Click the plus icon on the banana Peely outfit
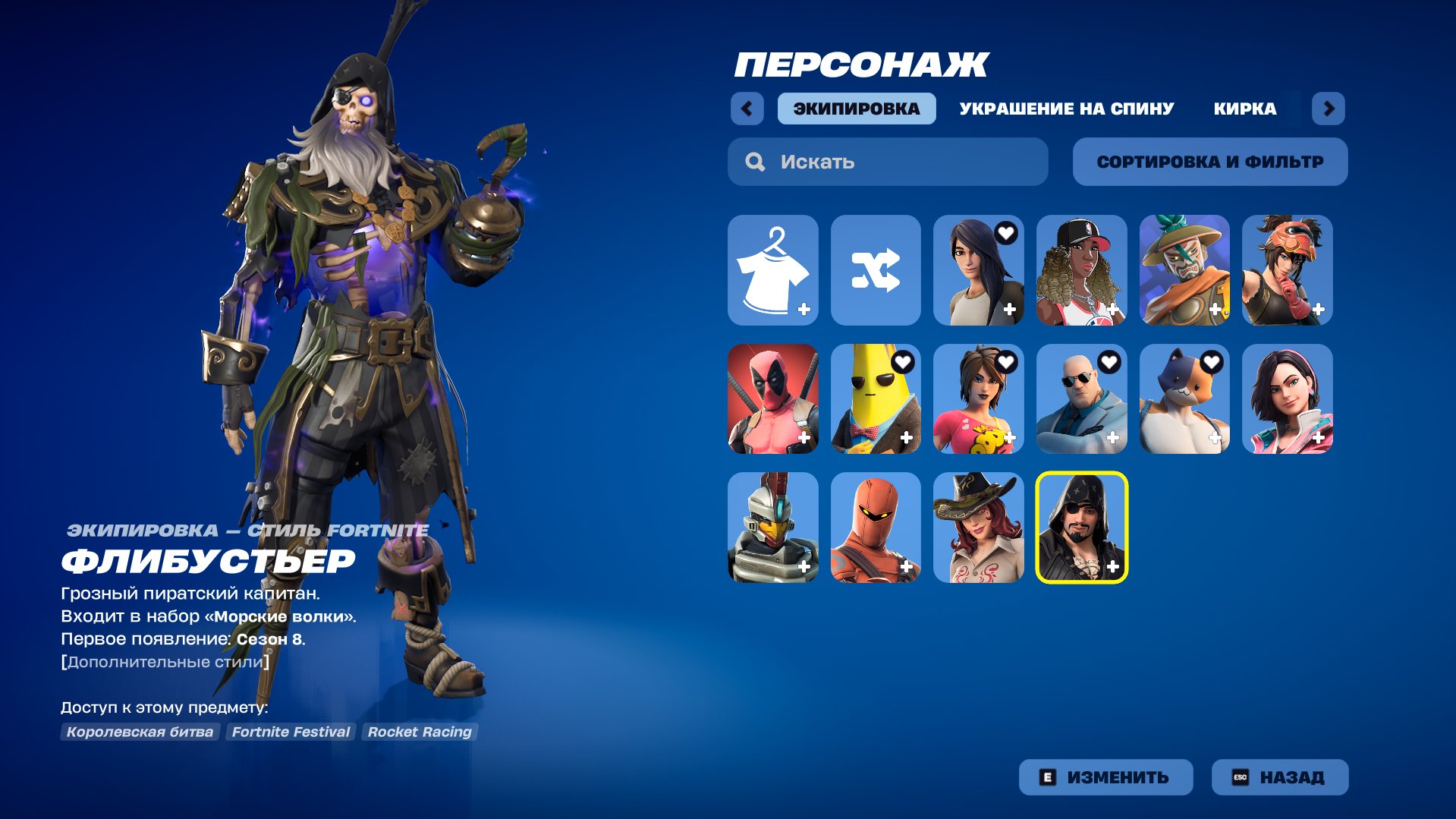Screen dimensions: 1456x819 pyautogui.click(x=907, y=436)
